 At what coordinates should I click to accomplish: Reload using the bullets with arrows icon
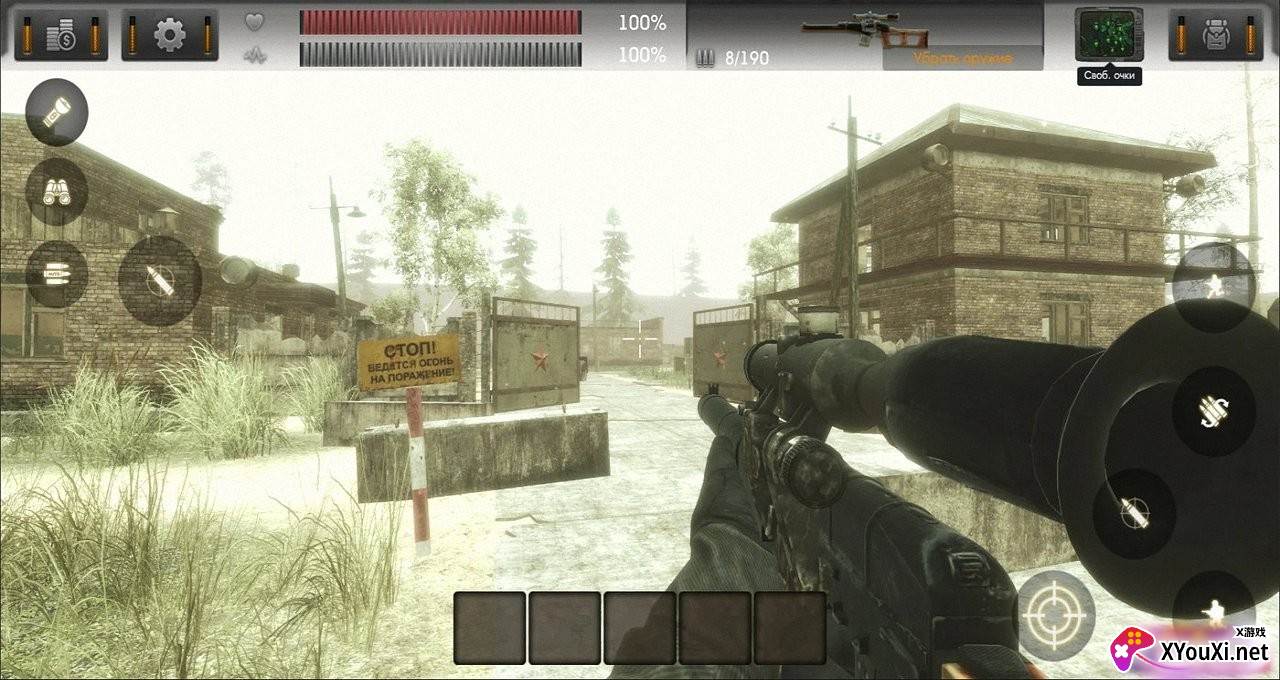pos(1214,410)
